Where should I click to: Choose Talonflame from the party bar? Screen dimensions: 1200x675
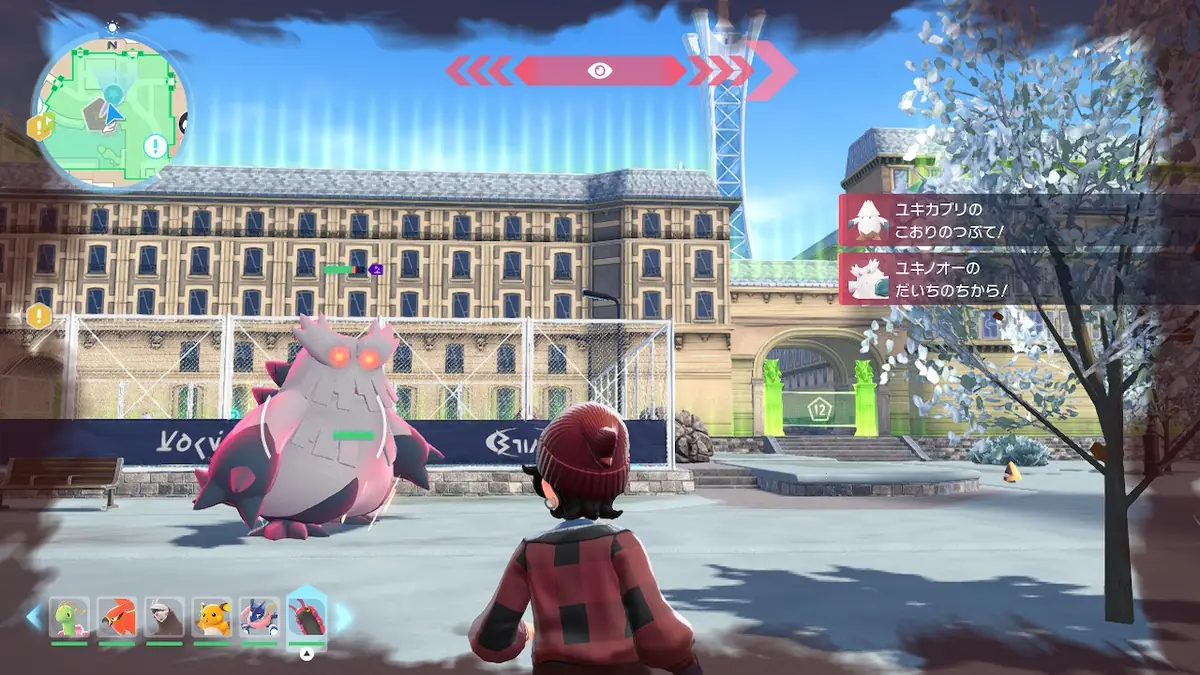117,618
